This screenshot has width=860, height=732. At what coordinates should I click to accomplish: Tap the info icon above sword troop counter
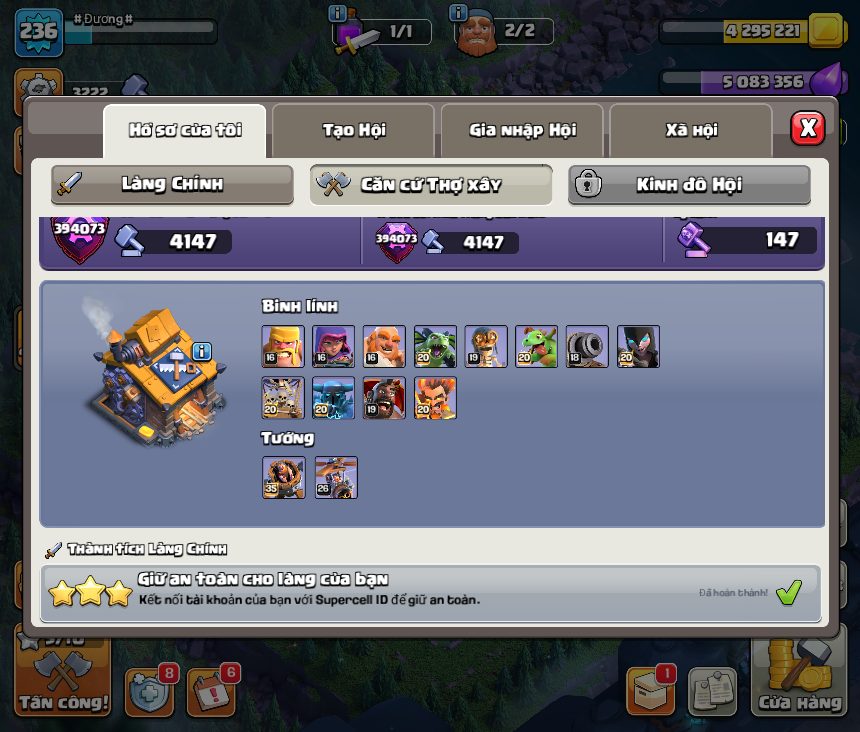coord(338,13)
